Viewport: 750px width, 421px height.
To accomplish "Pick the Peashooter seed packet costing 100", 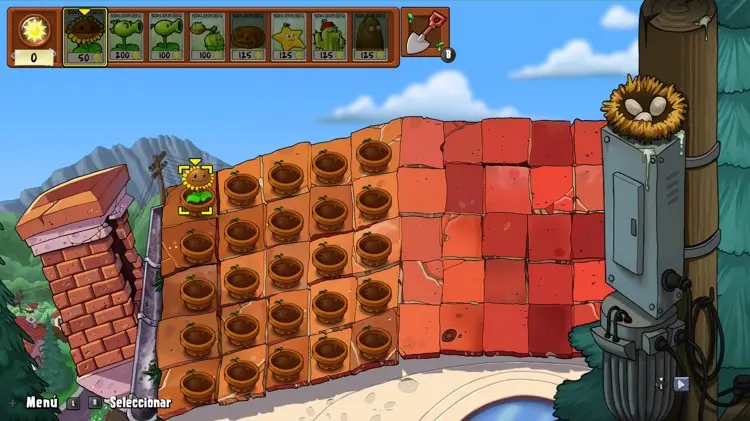I will (167, 37).
